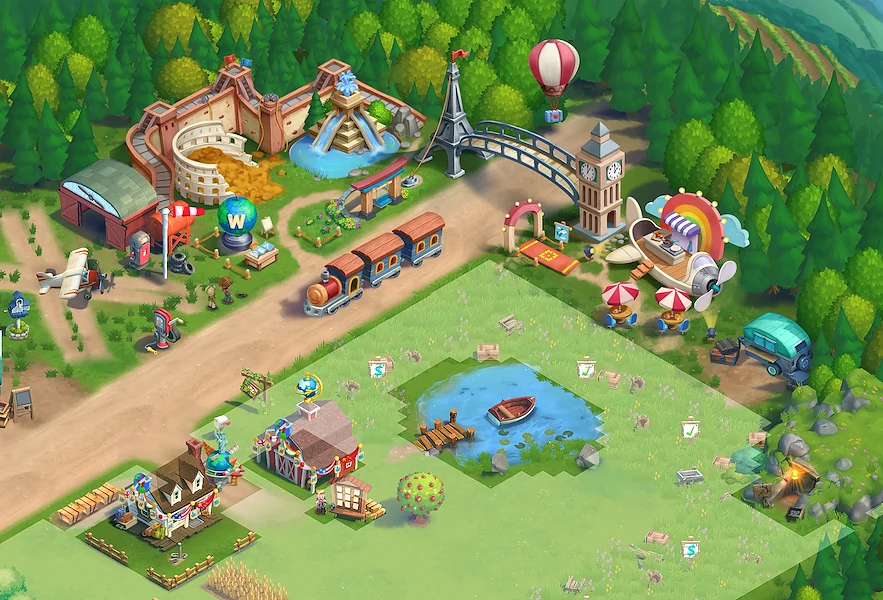The width and height of the screenshot is (883, 600).
Task: Select the dollar sign marker left of the pond
Action: coord(378,369)
